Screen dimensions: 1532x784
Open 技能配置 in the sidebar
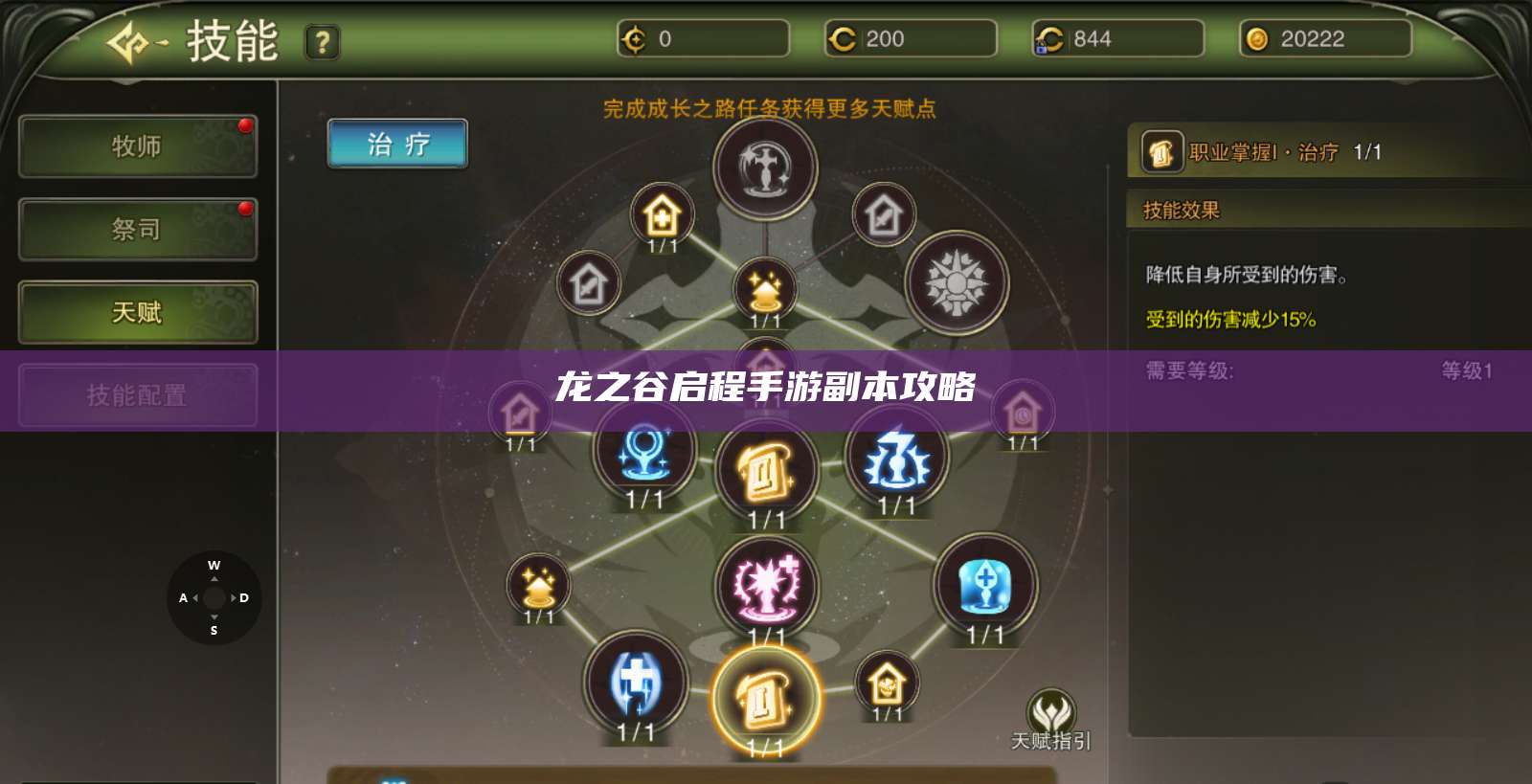pos(137,395)
